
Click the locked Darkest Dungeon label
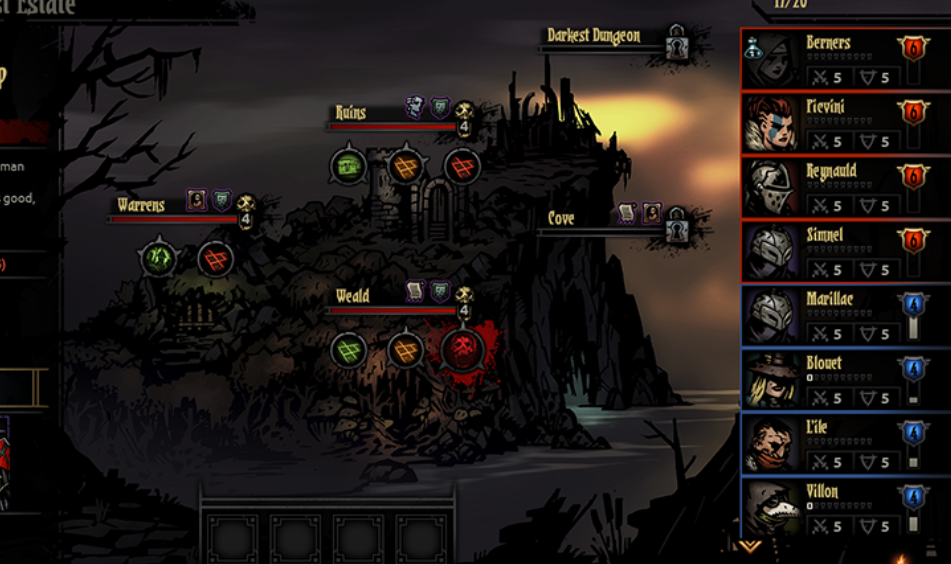coord(594,37)
